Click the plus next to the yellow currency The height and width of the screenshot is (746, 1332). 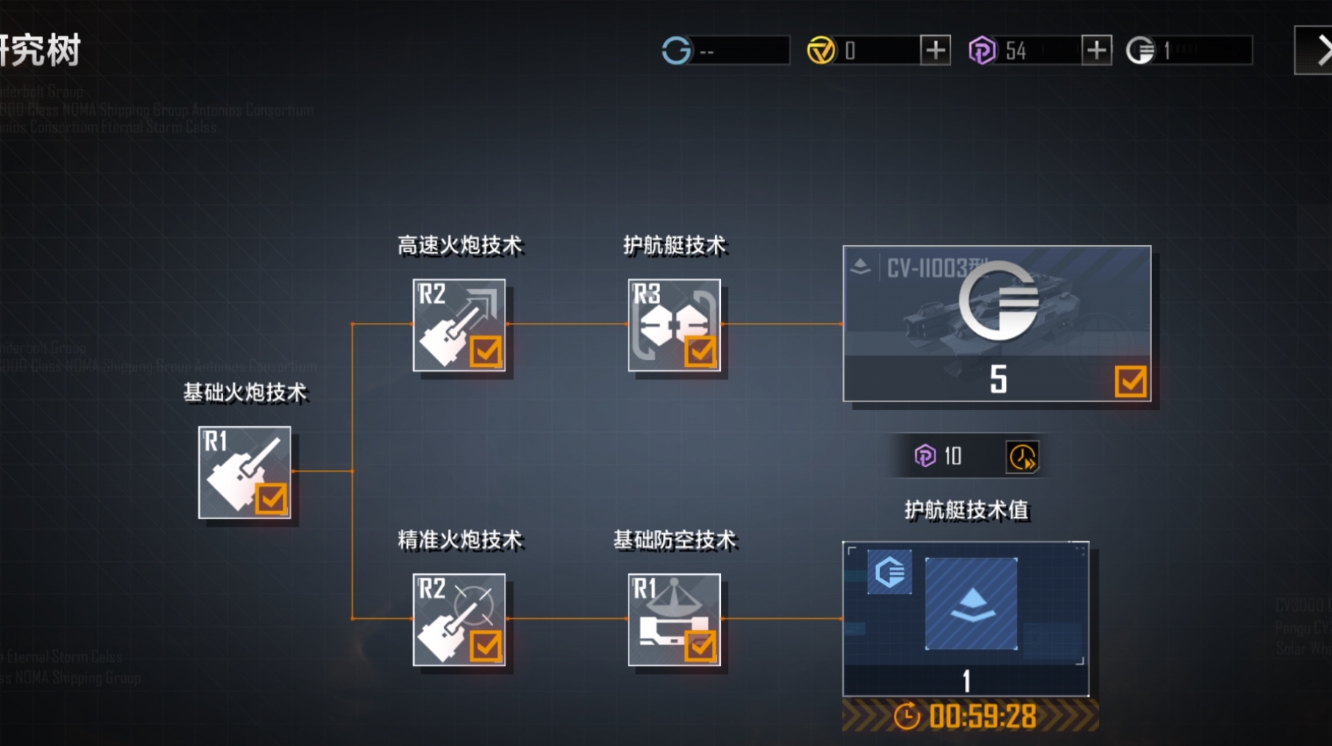pos(935,48)
